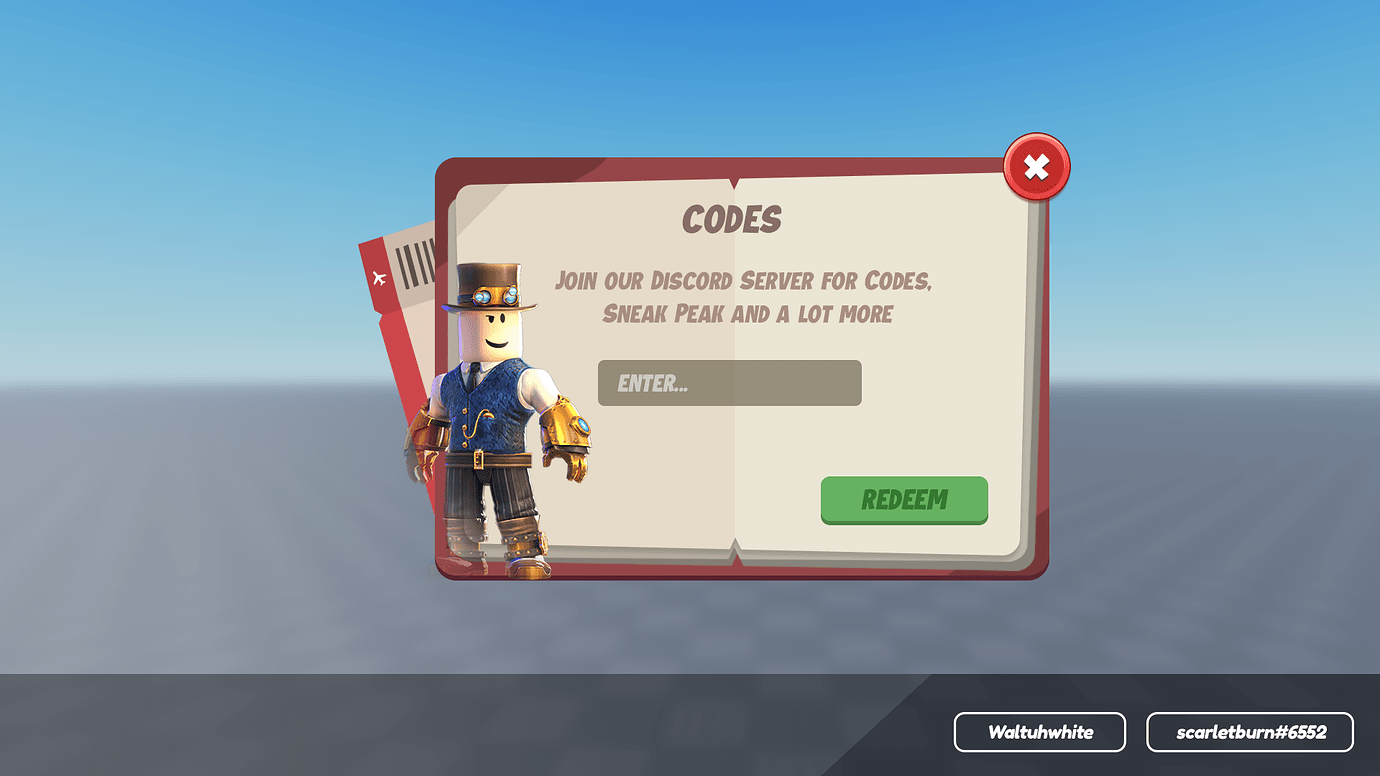Select the avatar's gold gauntlet arm
Screen dimensions: 1380x776
pyautogui.click(x=565, y=430)
